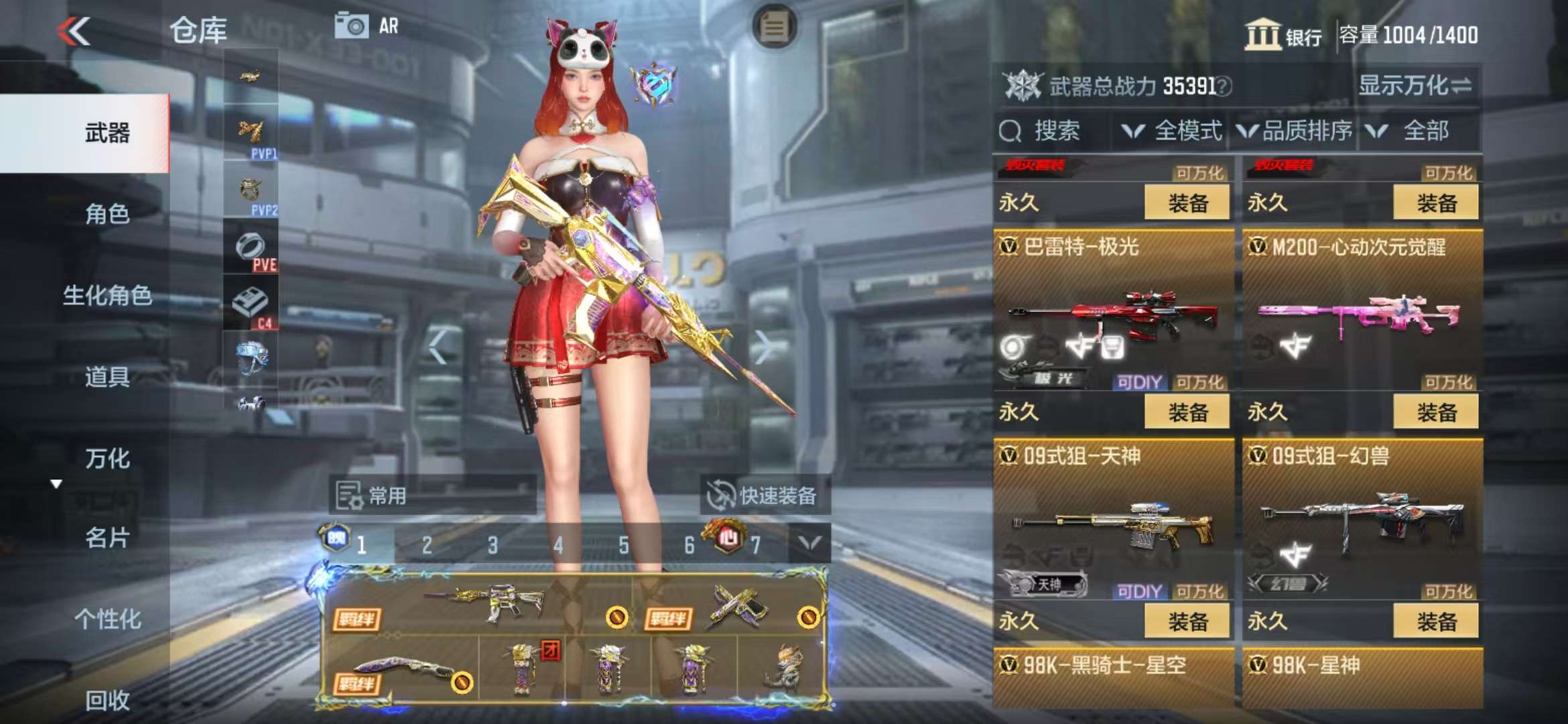Open the 品质排序 sort dropdown
1568x724 pixels.
(1295, 131)
